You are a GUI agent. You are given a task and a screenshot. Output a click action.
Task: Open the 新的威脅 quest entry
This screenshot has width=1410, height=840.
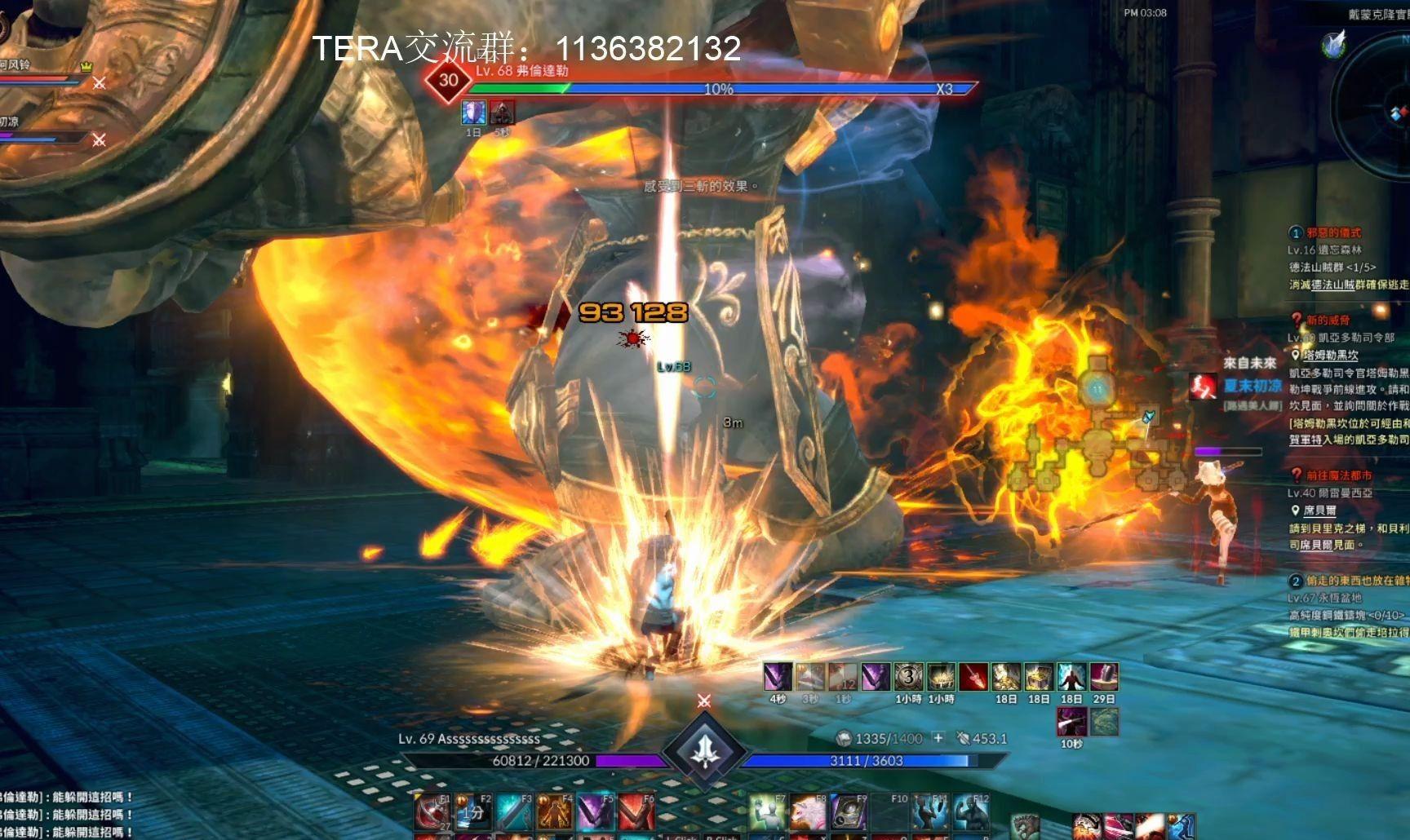click(1328, 321)
